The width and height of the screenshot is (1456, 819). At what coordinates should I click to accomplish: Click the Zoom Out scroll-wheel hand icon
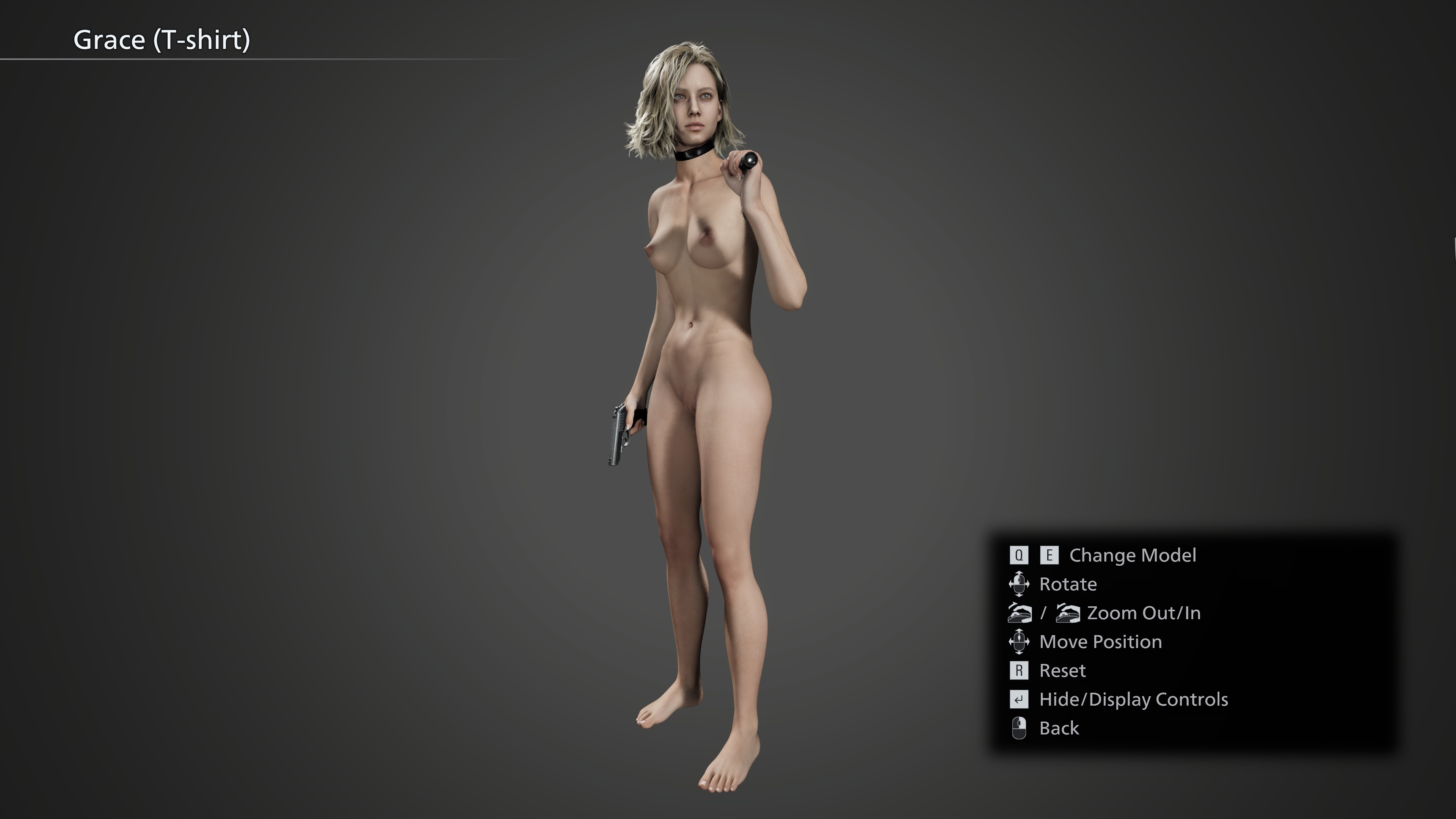pos(1020,613)
